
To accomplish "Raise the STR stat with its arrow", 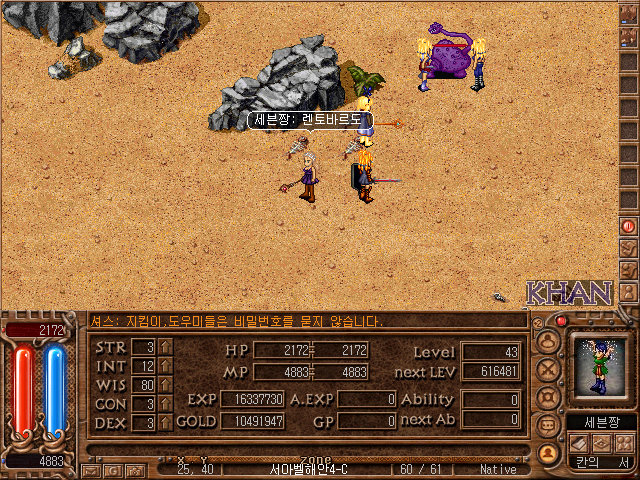I will pos(166,347).
